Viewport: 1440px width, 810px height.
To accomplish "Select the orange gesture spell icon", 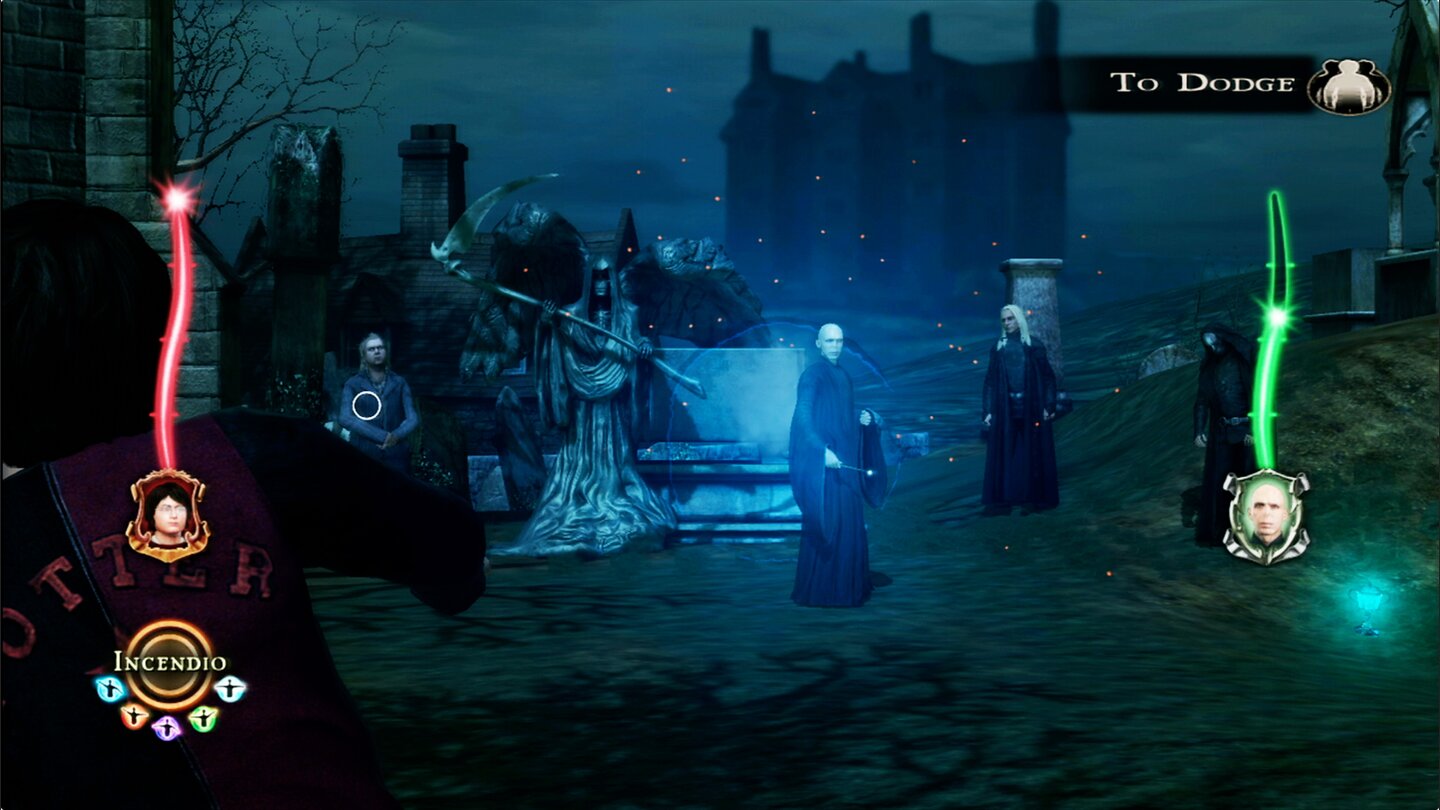I will pos(134,717).
